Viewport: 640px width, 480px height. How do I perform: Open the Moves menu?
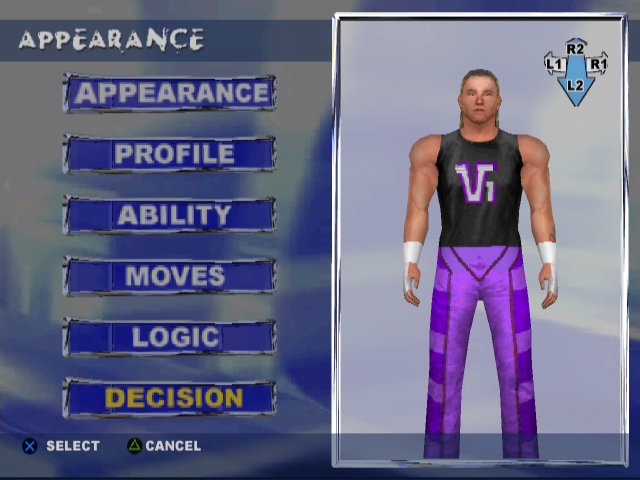(171, 276)
